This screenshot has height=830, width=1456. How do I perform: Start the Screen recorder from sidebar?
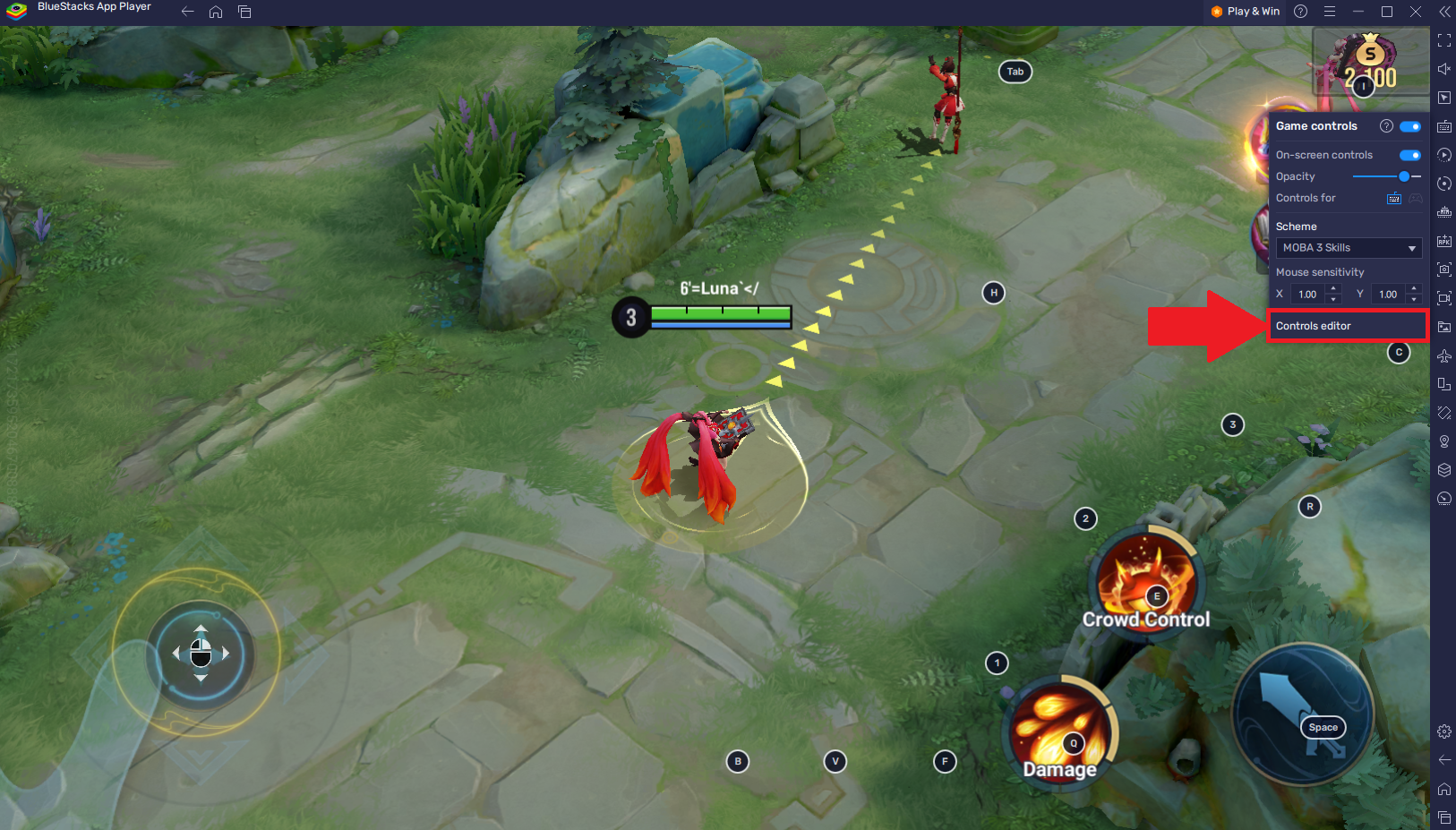click(x=1444, y=298)
